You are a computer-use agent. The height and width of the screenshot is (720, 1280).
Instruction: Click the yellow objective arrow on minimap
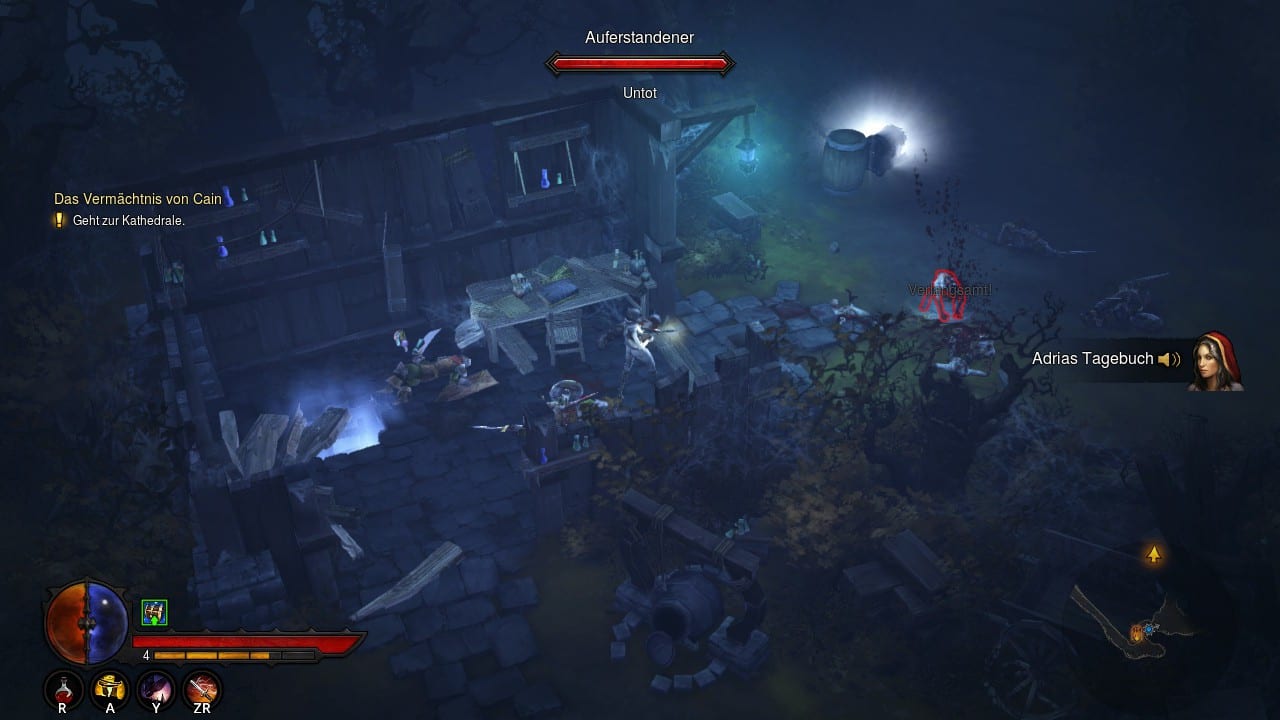(1154, 554)
